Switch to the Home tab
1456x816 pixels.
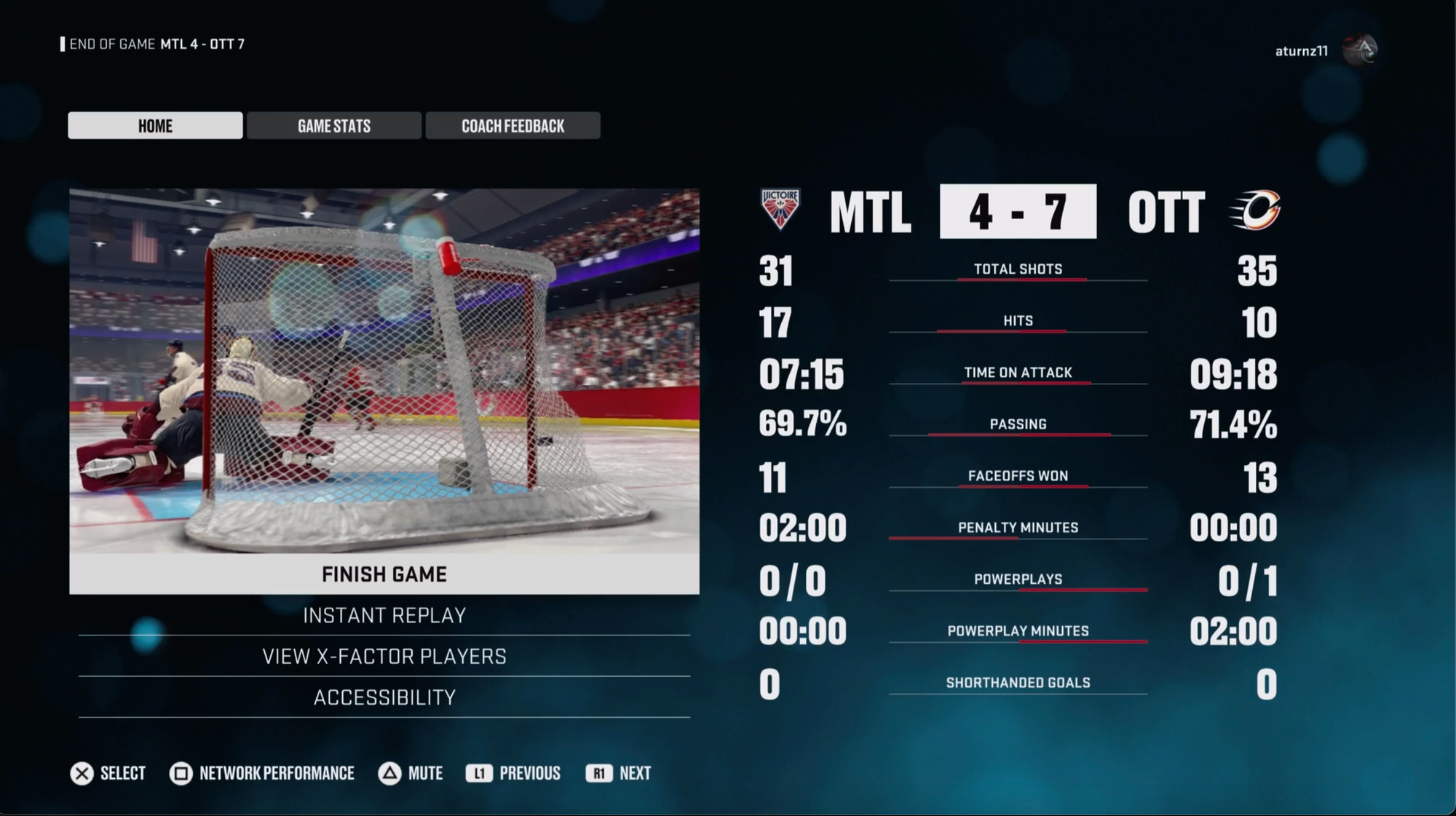[155, 125]
